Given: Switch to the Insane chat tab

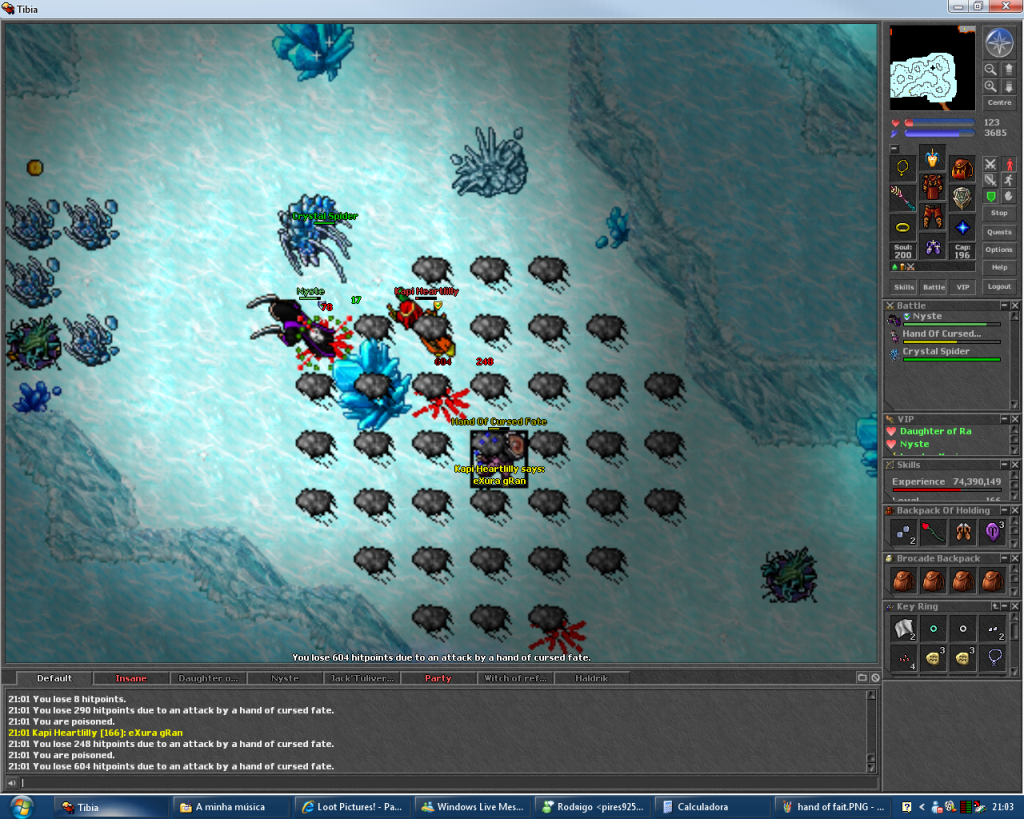Looking at the screenshot, I should 131,678.
